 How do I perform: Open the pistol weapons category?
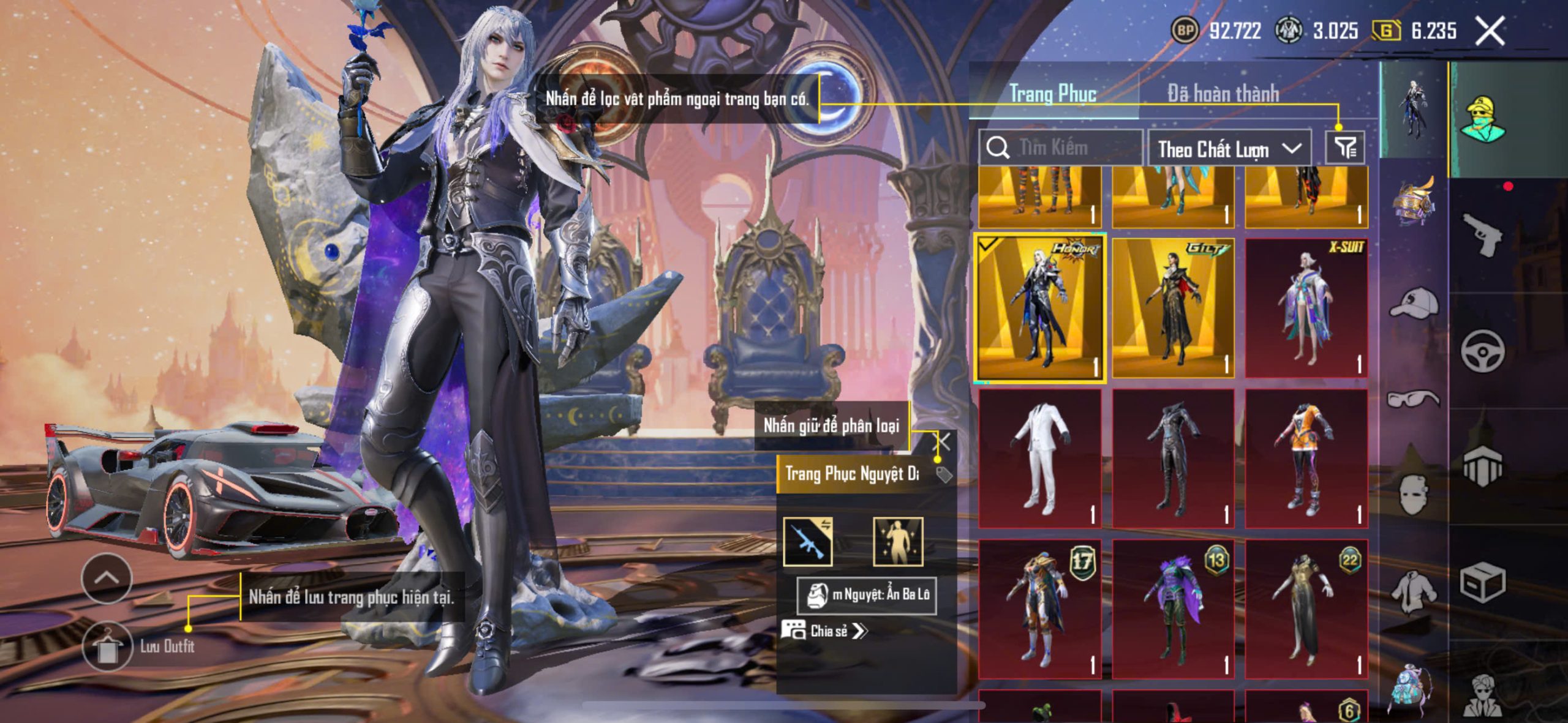(x=1482, y=234)
